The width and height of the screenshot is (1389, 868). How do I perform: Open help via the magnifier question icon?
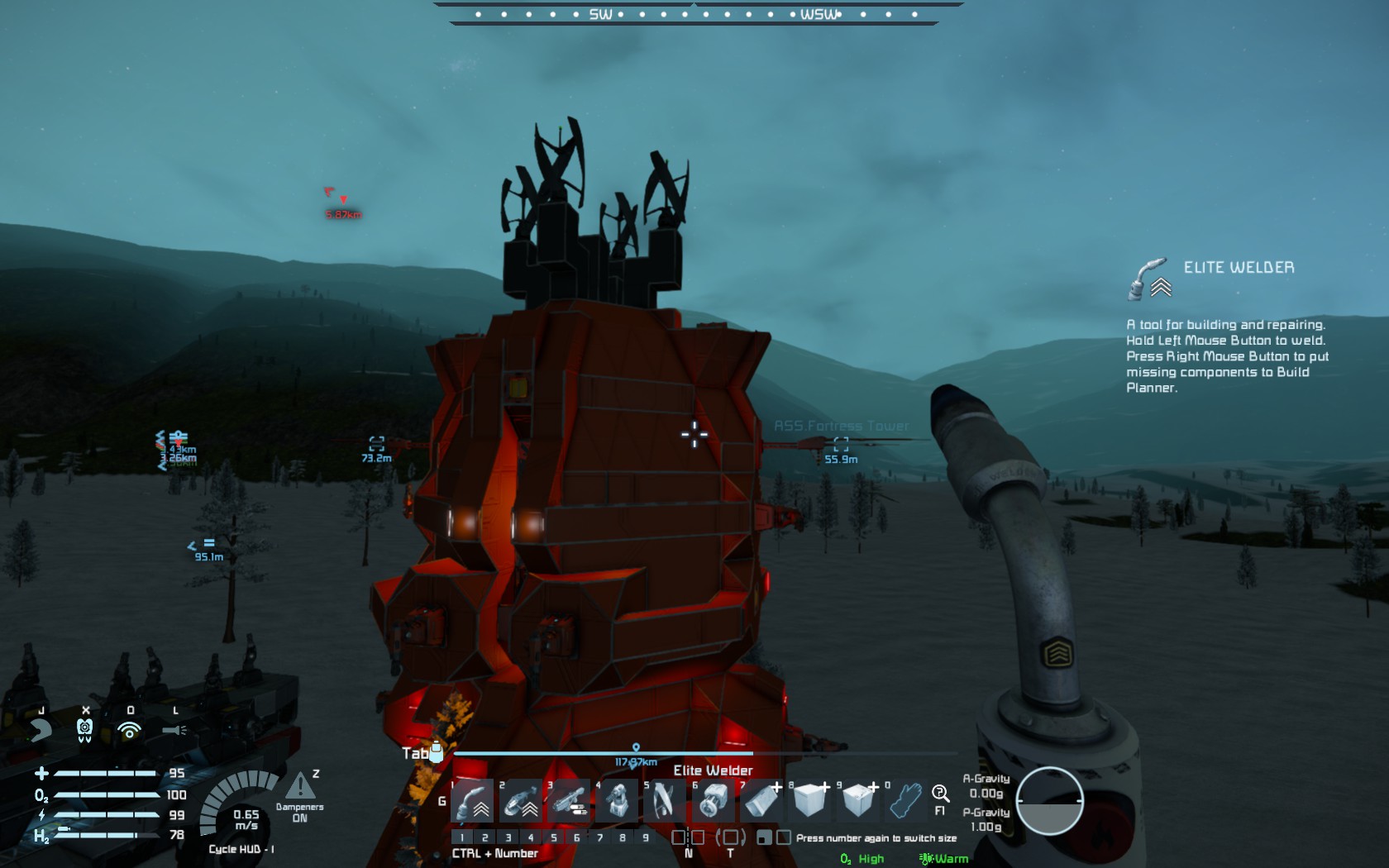[940, 795]
